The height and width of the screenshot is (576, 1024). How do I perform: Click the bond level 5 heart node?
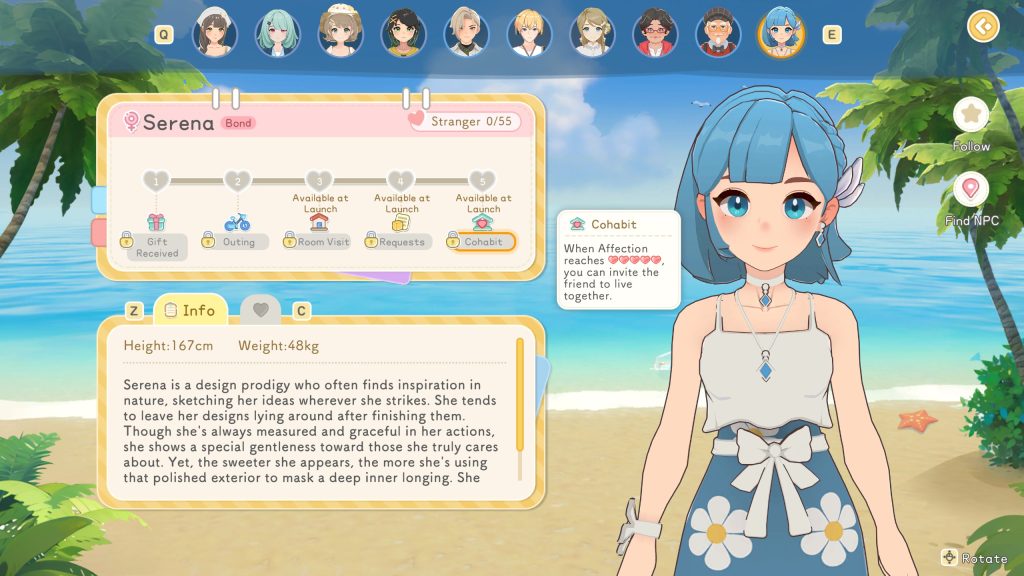[x=483, y=181]
